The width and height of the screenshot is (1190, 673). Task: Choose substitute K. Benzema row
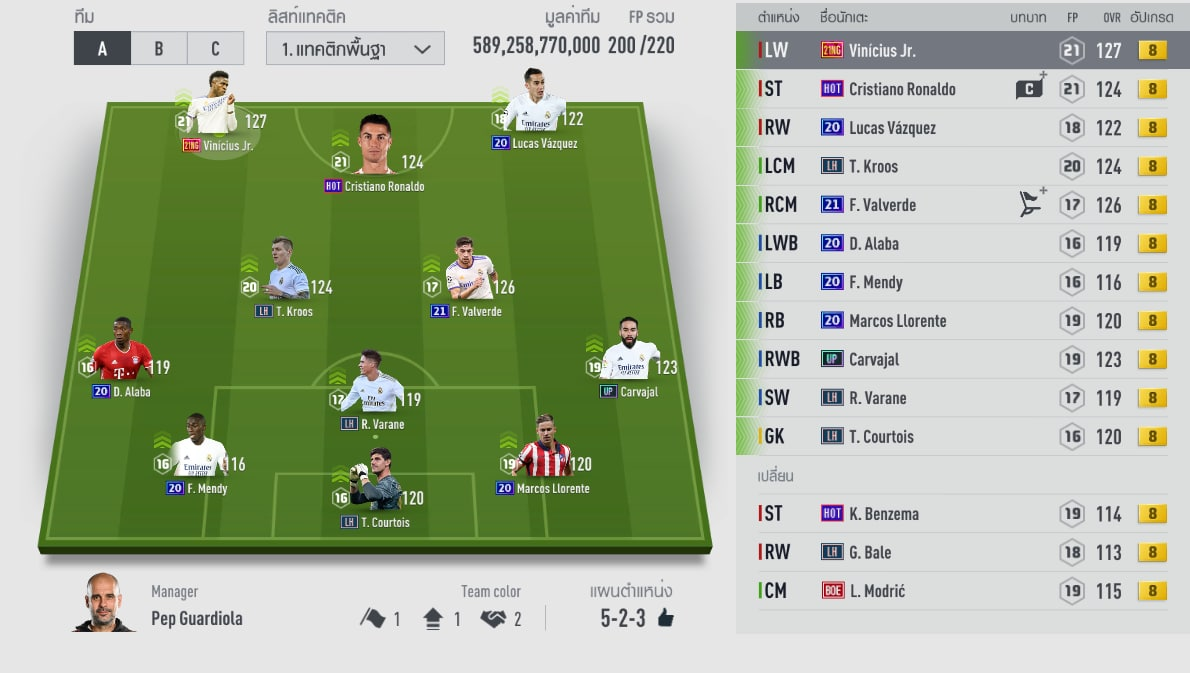pyautogui.click(x=950, y=513)
